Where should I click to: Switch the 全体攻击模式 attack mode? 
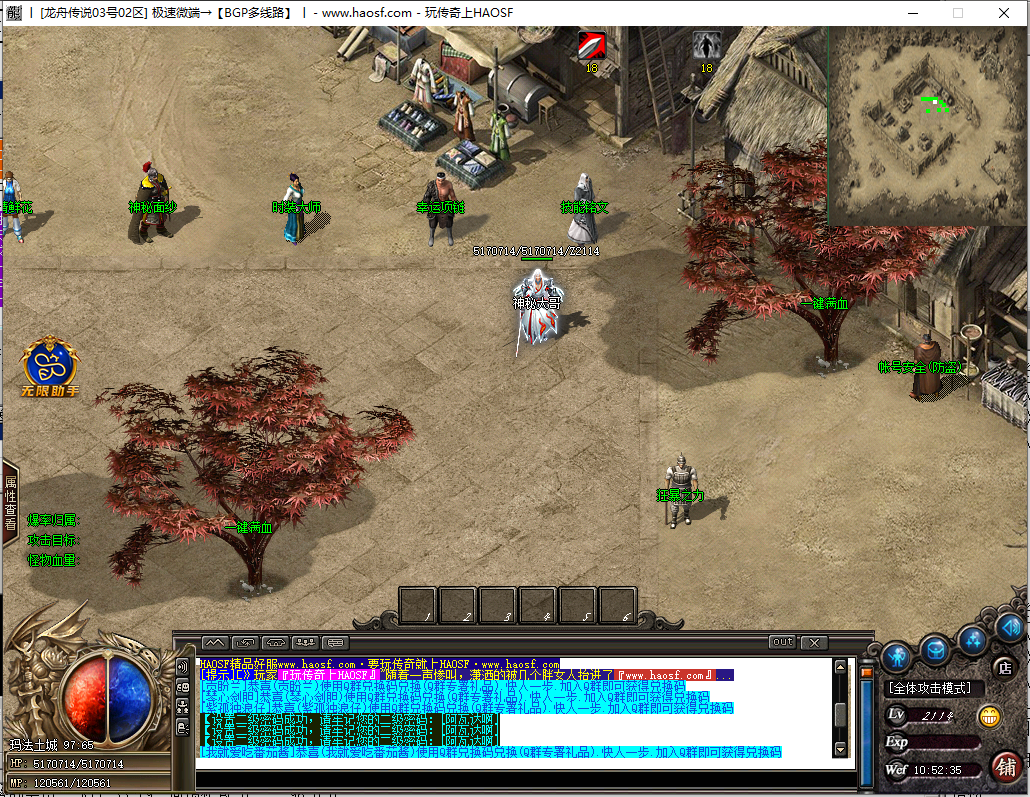coord(935,689)
